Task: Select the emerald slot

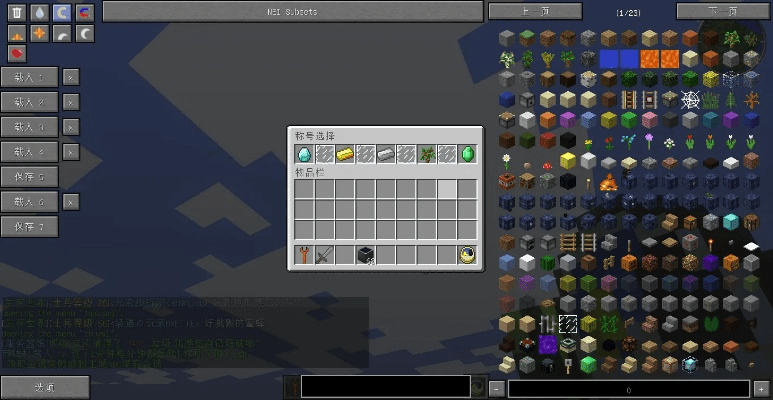Action: click(x=467, y=154)
